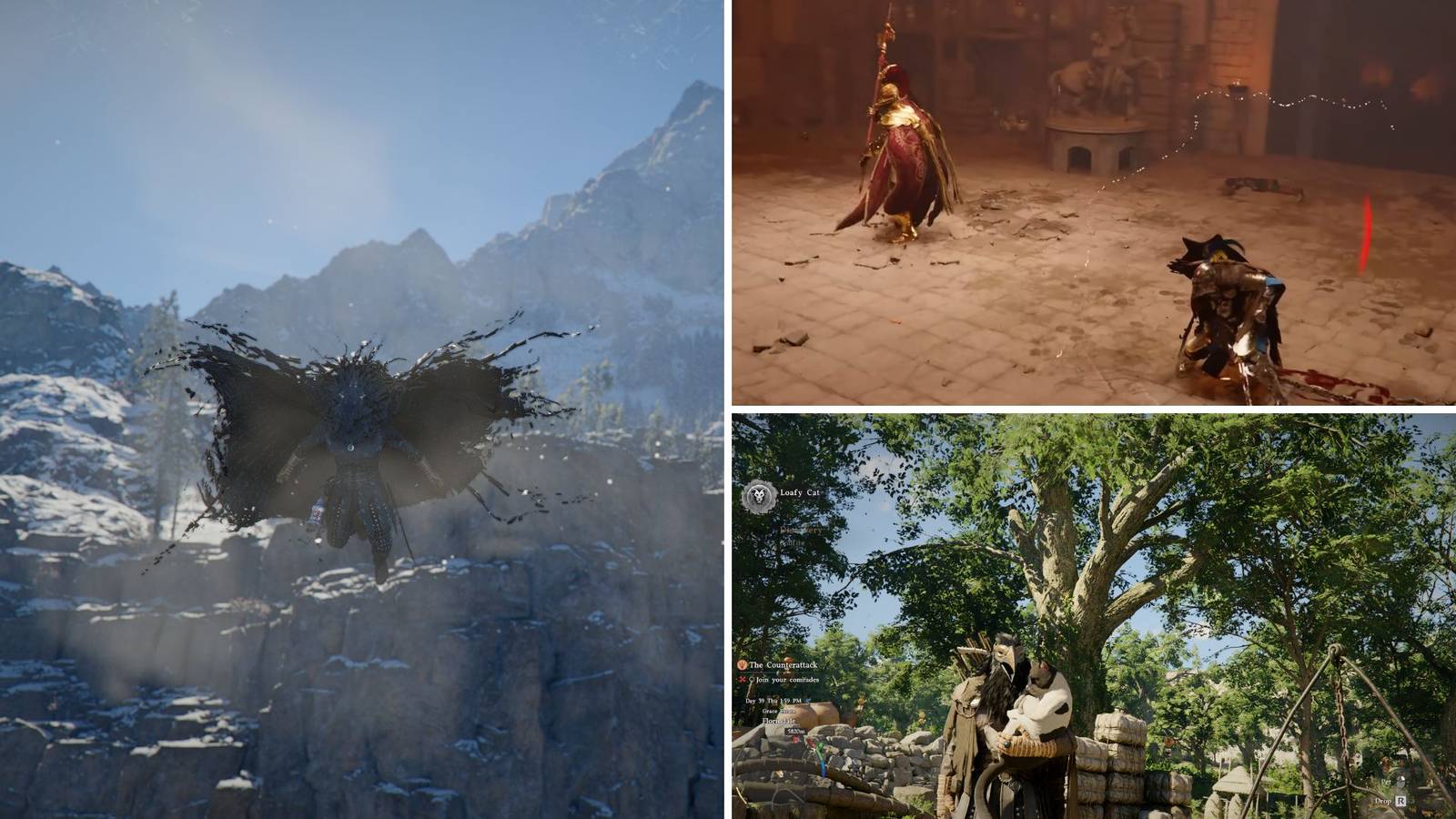Click the Day 39 Thu 1:59 PM timestamp
1456x819 pixels.
(x=773, y=700)
